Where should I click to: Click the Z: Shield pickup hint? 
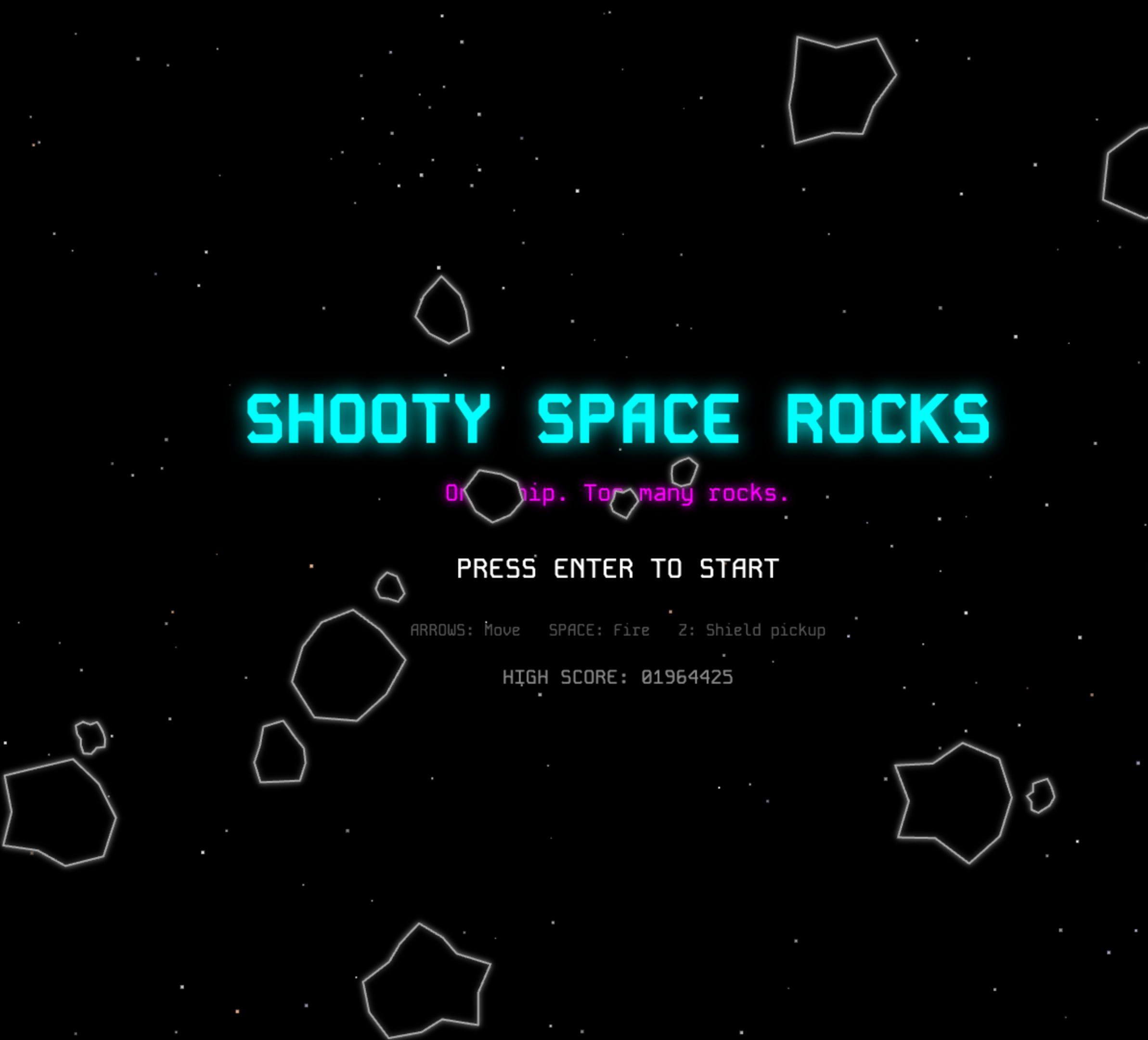752,630
